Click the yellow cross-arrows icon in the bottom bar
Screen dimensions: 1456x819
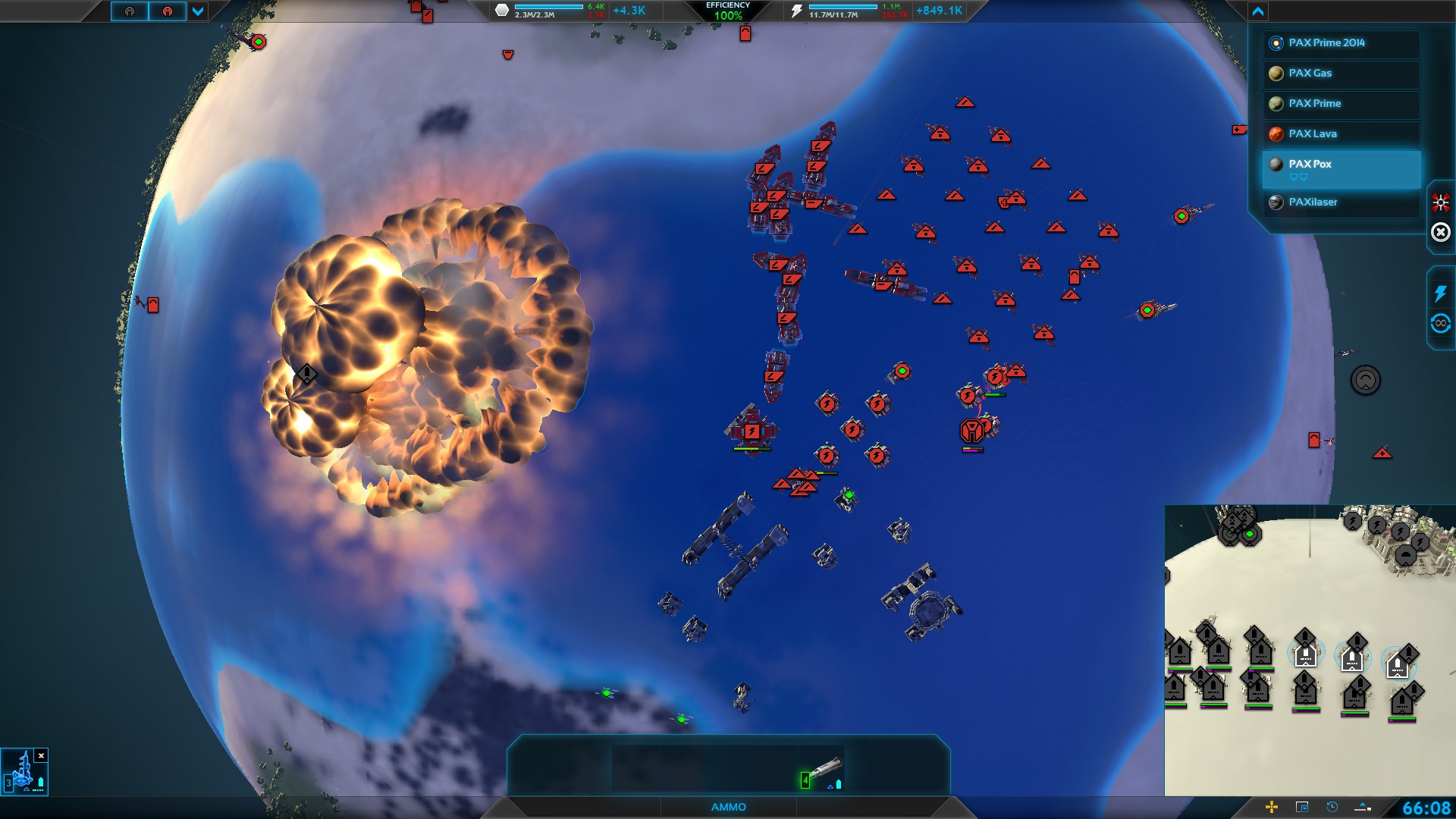tap(1272, 807)
